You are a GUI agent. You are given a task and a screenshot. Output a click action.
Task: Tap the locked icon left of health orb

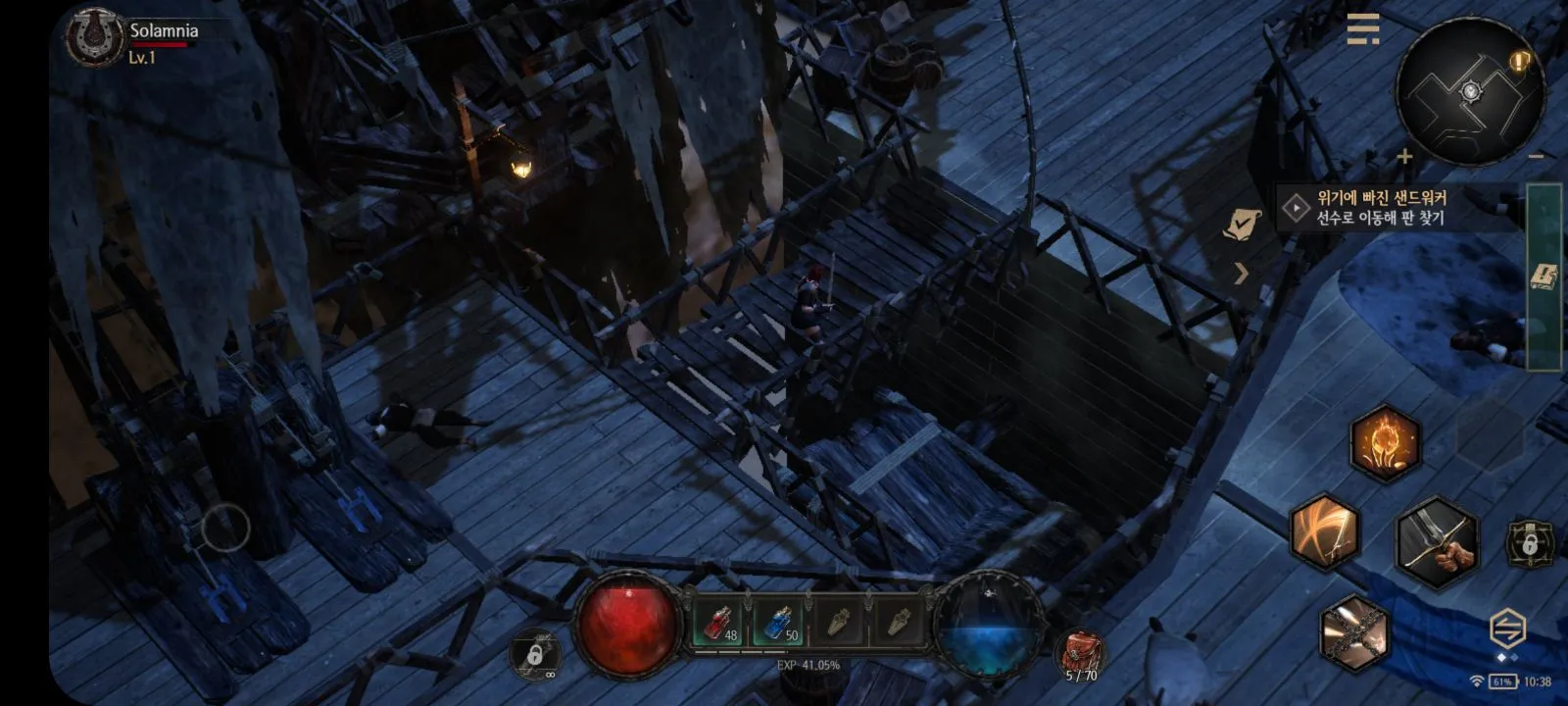click(x=535, y=653)
